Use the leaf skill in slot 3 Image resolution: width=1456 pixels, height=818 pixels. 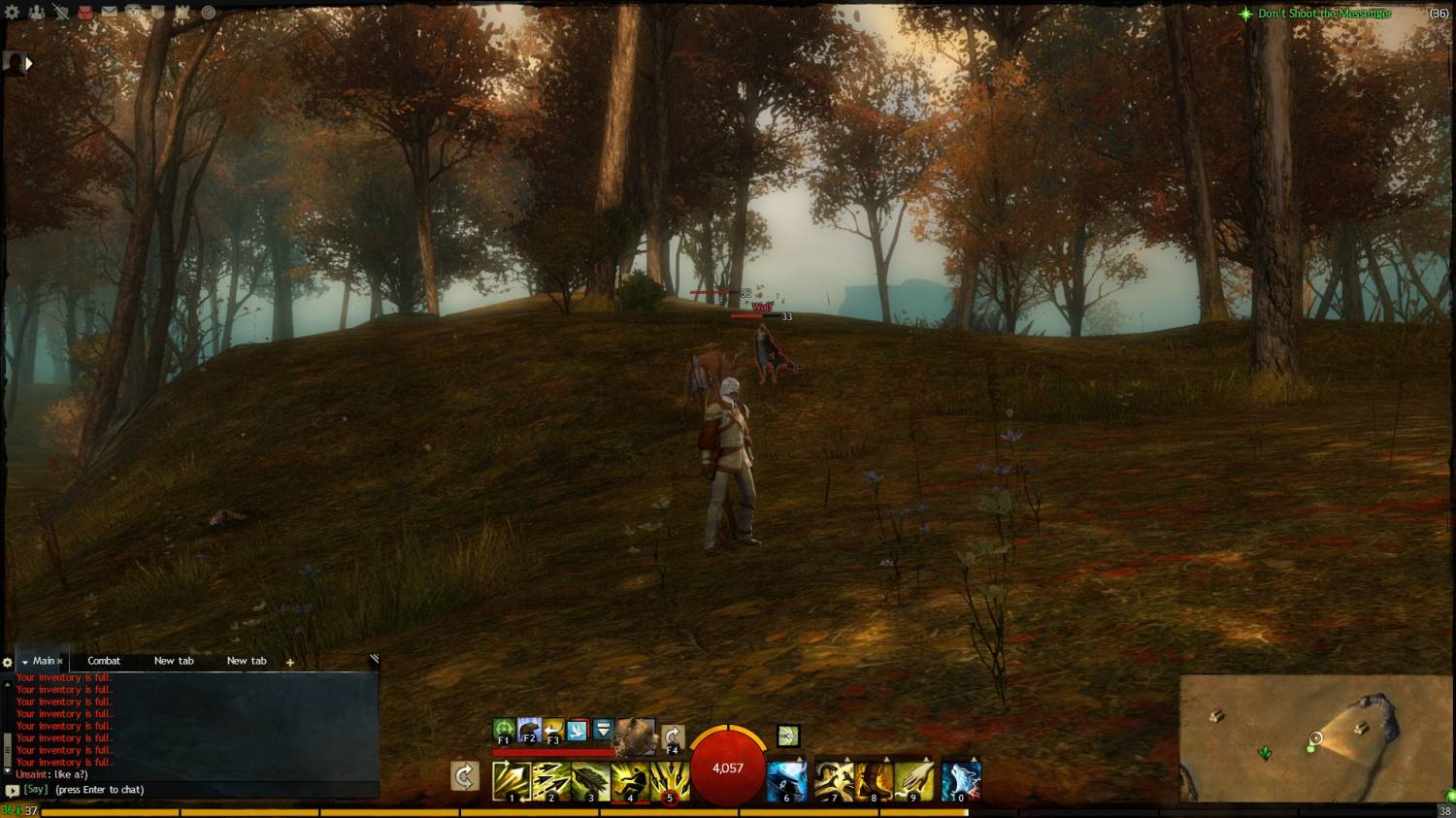point(590,781)
